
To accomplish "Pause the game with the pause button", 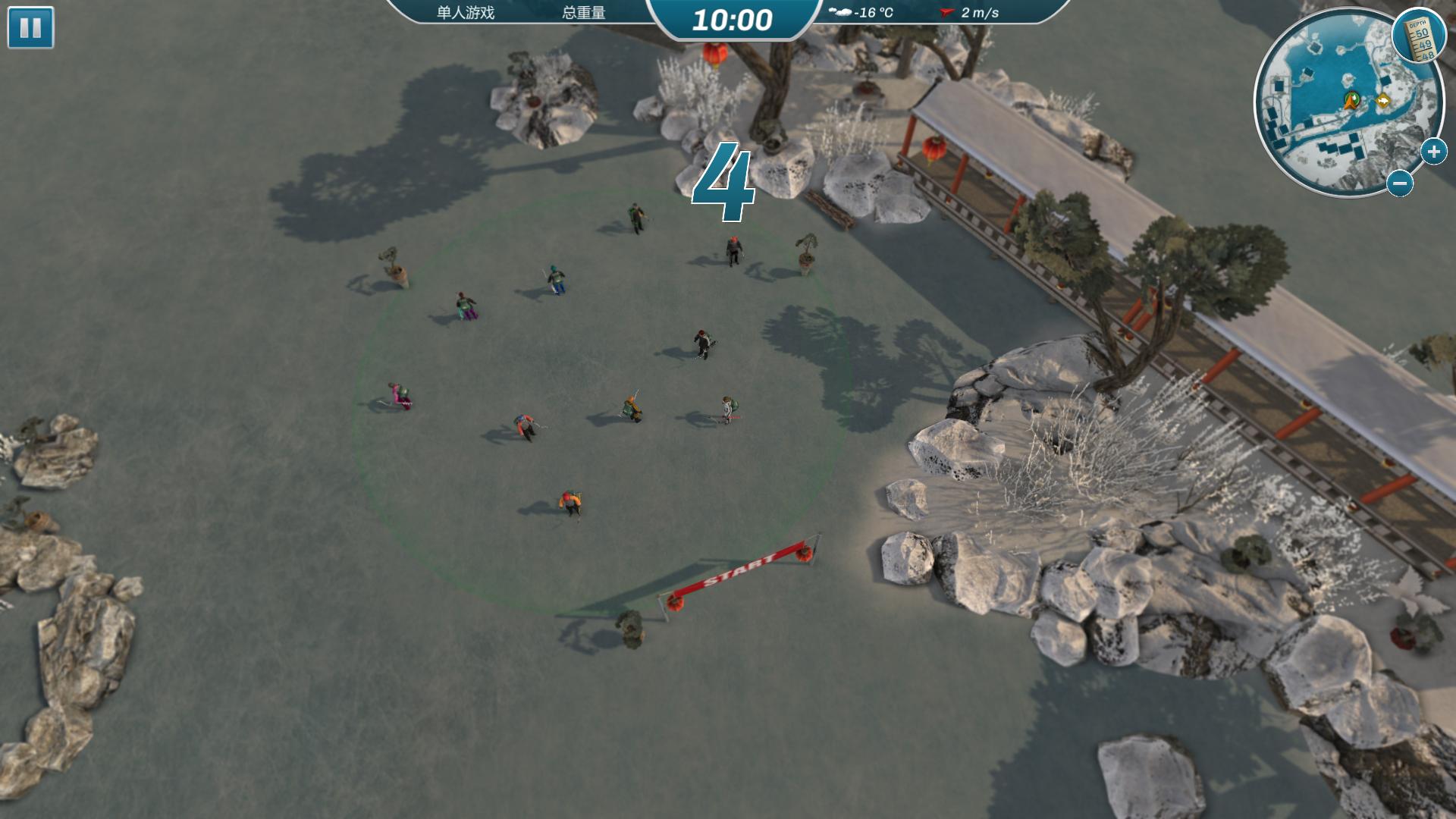I will pyautogui.click(x=30, y=28).
